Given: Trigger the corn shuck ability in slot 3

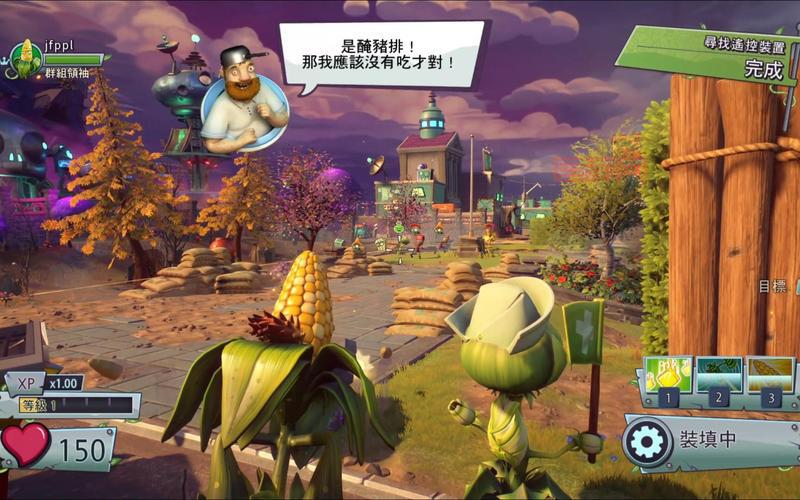Looking at the screenshot, I should (770, 376).
